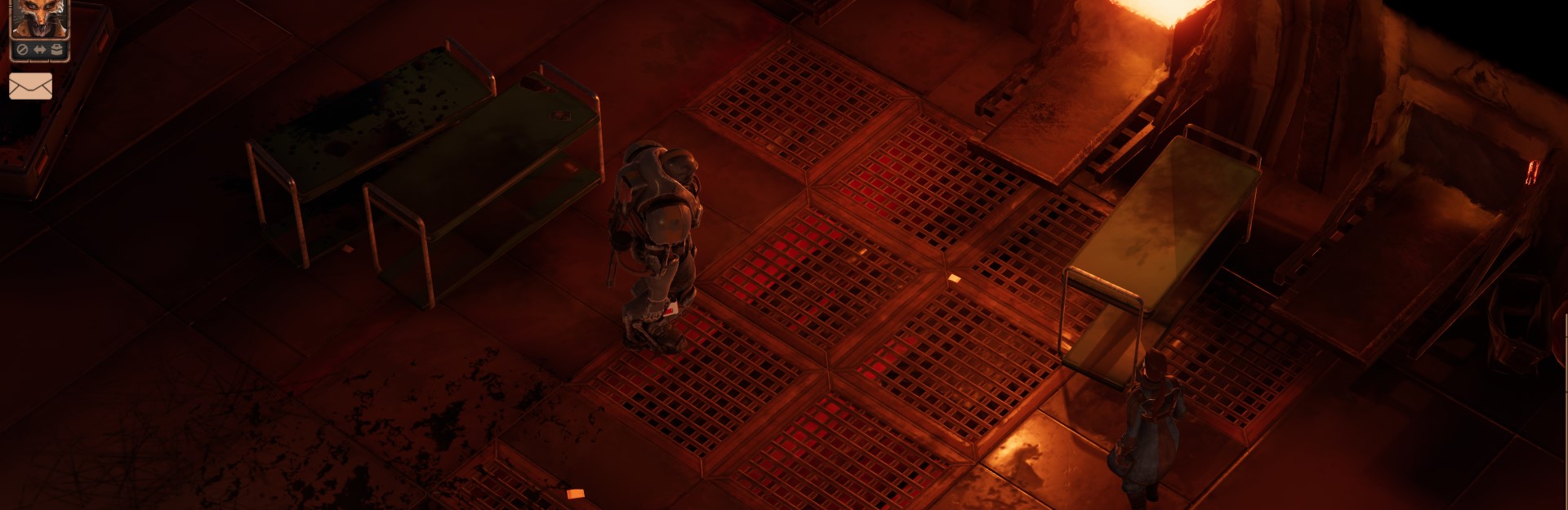1568x510 pixels.
Task: Open the briefcase inventory icon under portrait
Action: pos(56,51)
